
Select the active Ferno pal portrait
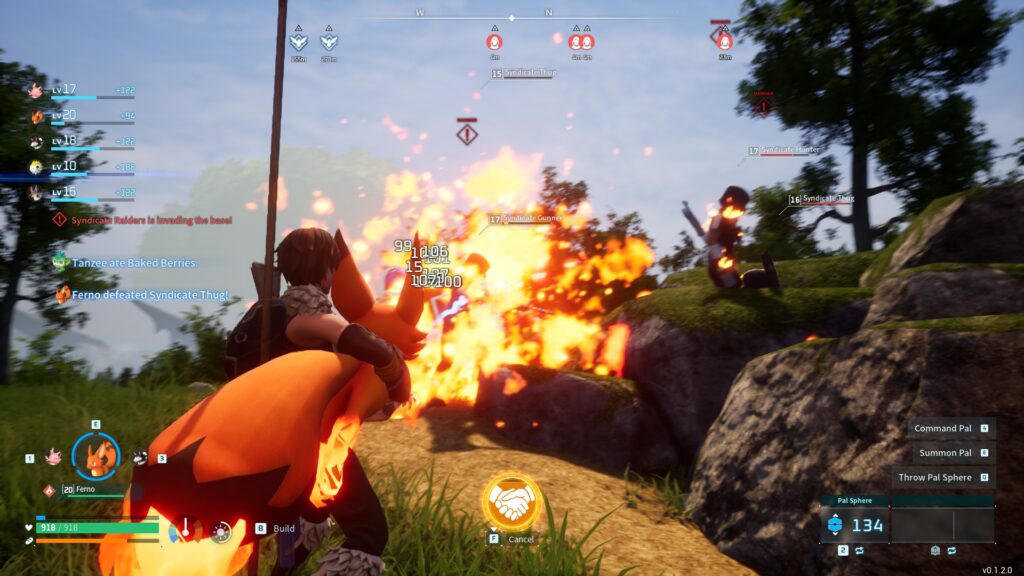tap(96, 457)
